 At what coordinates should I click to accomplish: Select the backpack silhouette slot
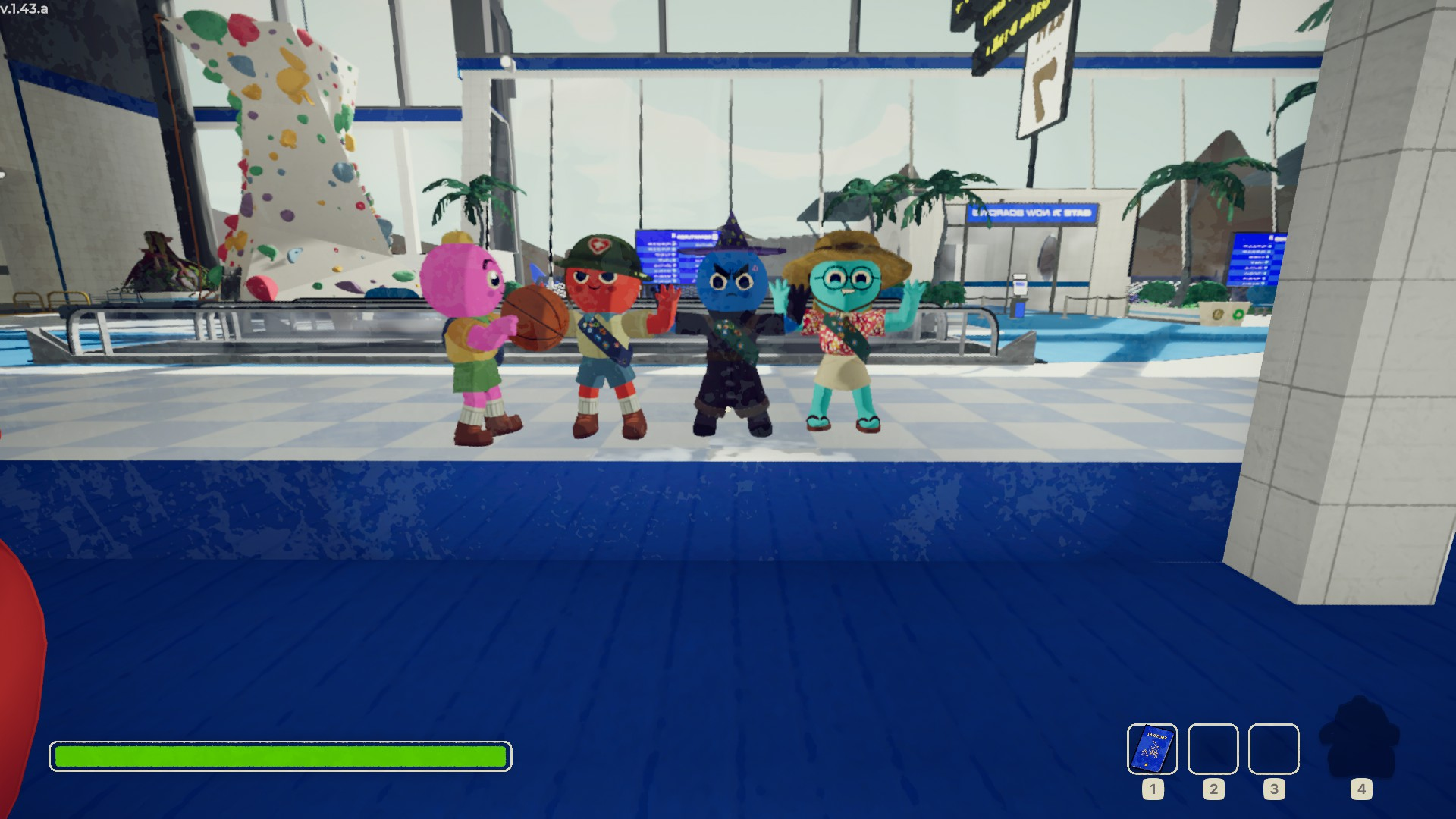(1360, 738)
